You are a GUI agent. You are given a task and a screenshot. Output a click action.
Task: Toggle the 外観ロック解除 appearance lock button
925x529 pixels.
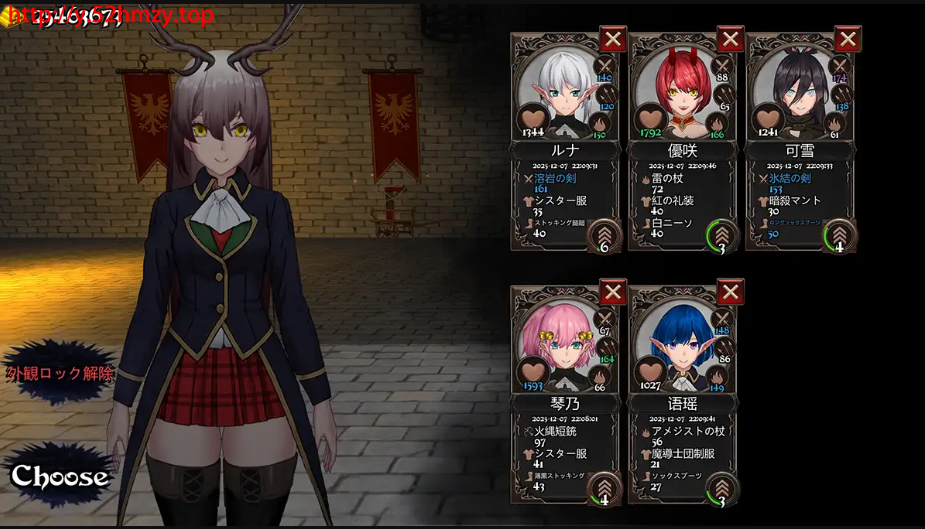(60, 373)
